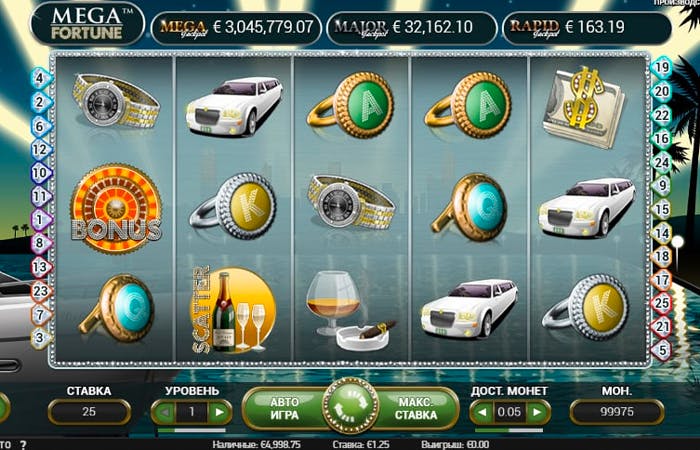Start auto play with АВТО ИГРА
Screen dimensions: 700x450
pyautogui.click(x=285, y=409)
